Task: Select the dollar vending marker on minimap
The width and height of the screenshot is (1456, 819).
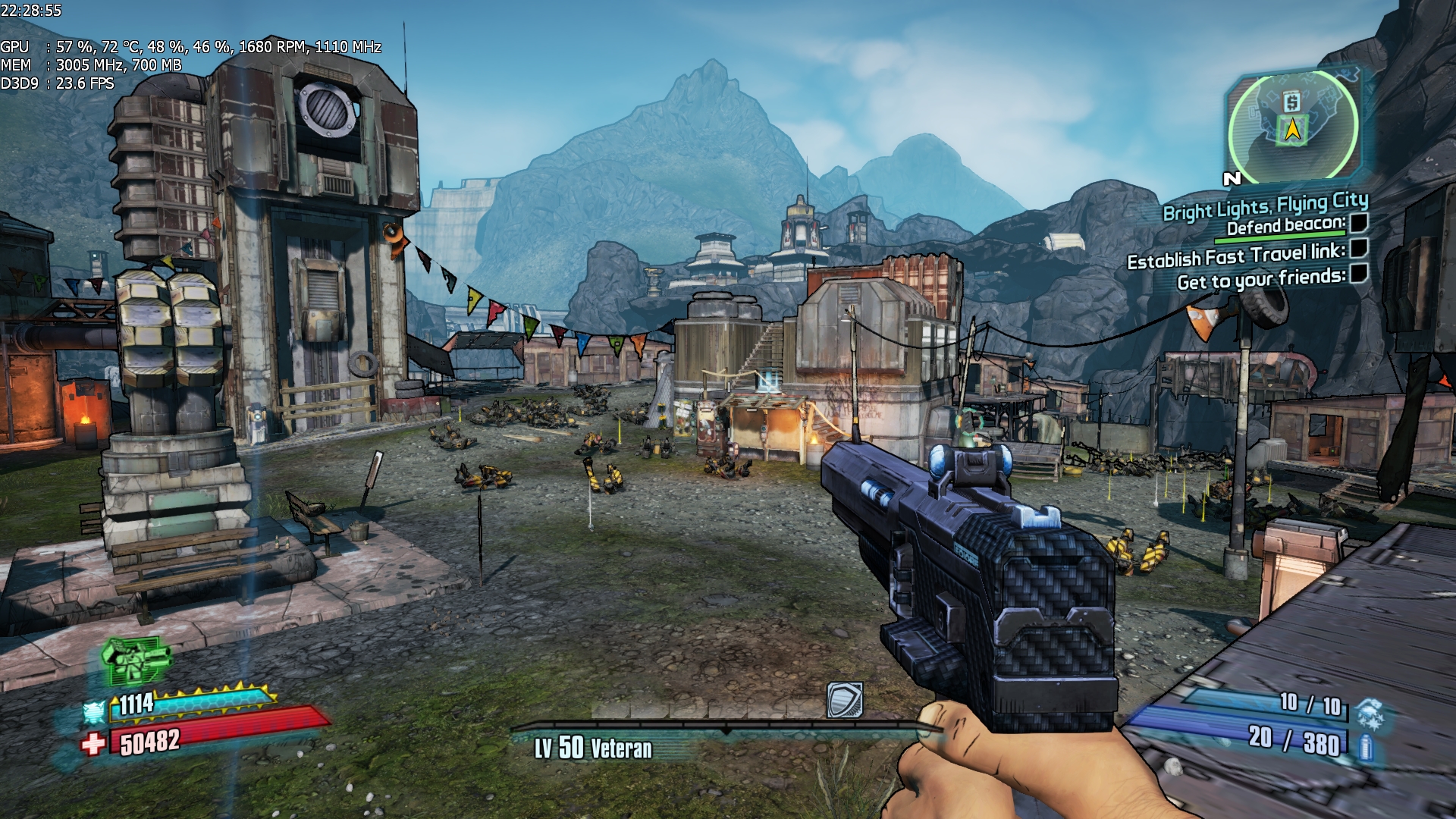Action: tap(1291, 101)
